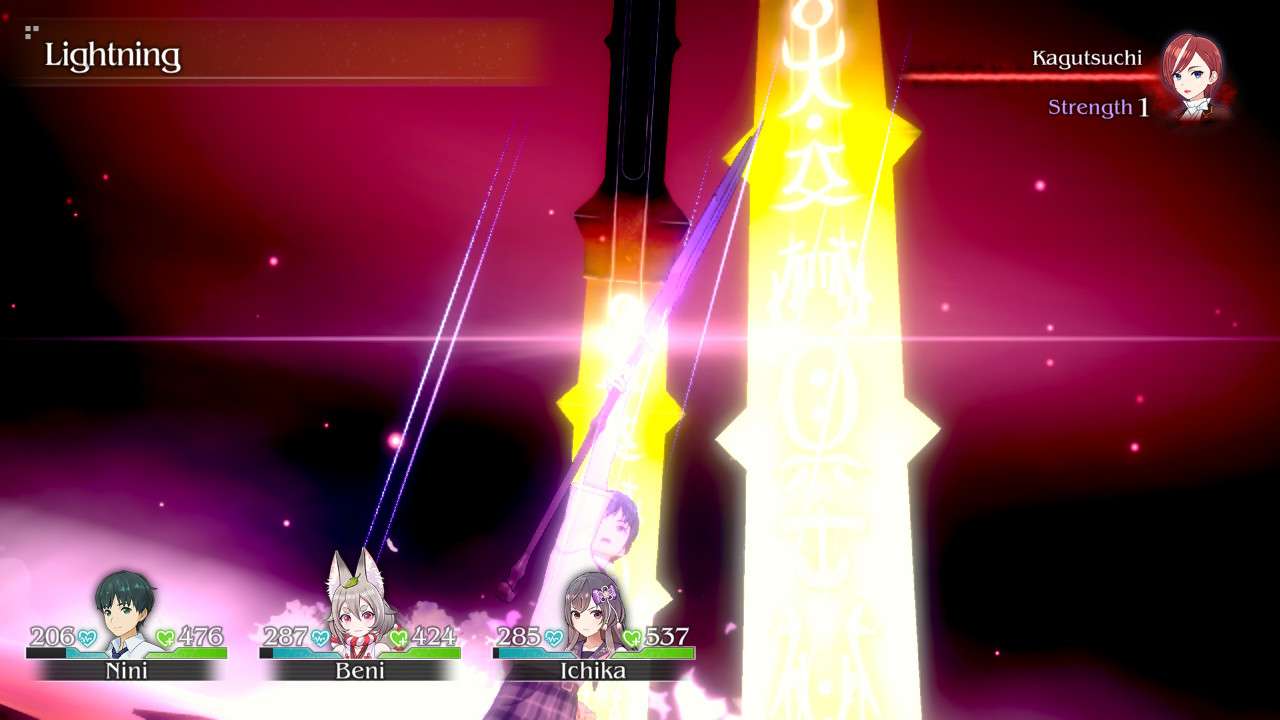Open Kagutsuchi's portrait icon
Viewport: 1280px width, 720px height.
[1191, 74]
